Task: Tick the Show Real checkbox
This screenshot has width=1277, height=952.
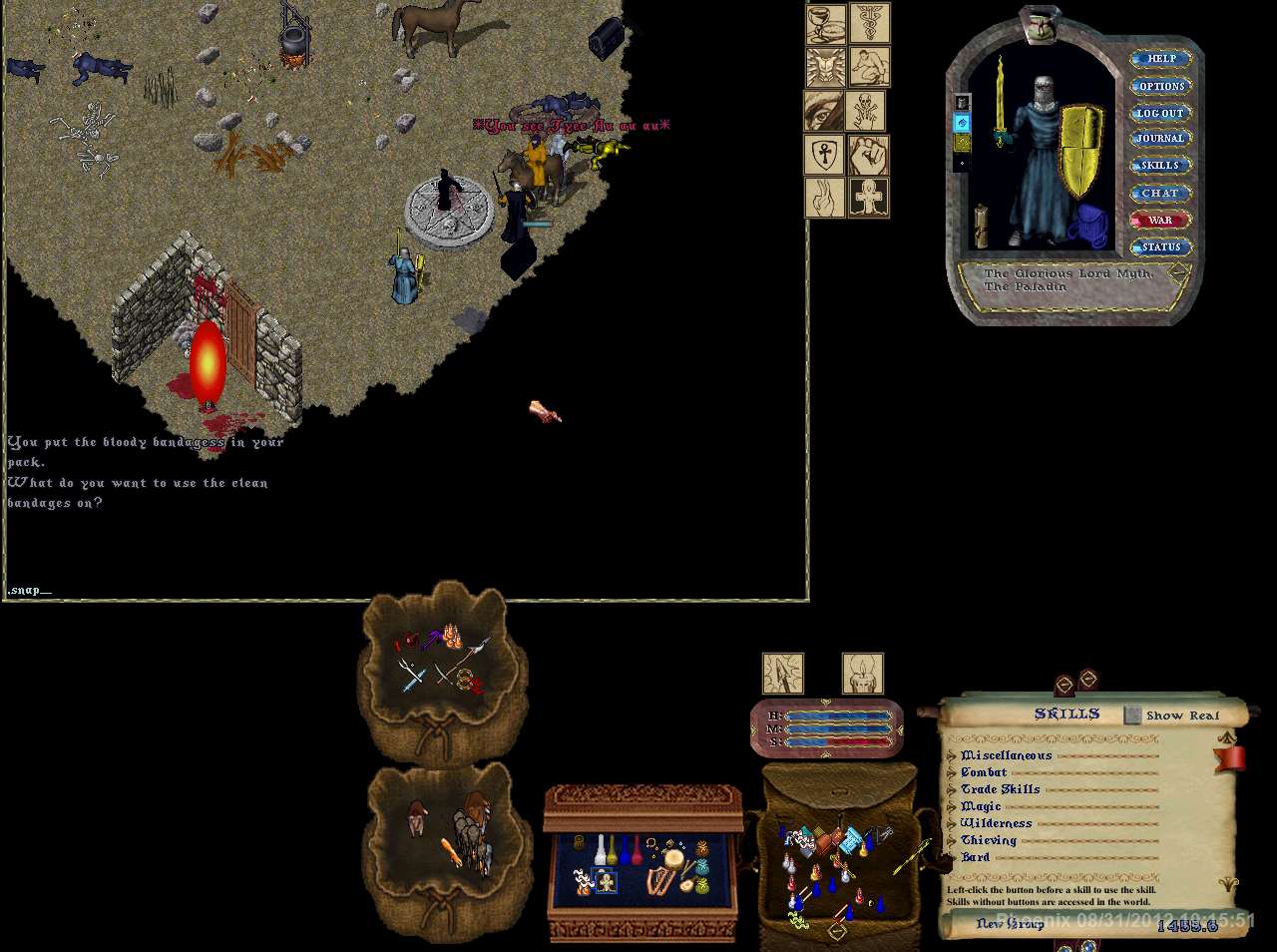Action: click(1132, 715)
